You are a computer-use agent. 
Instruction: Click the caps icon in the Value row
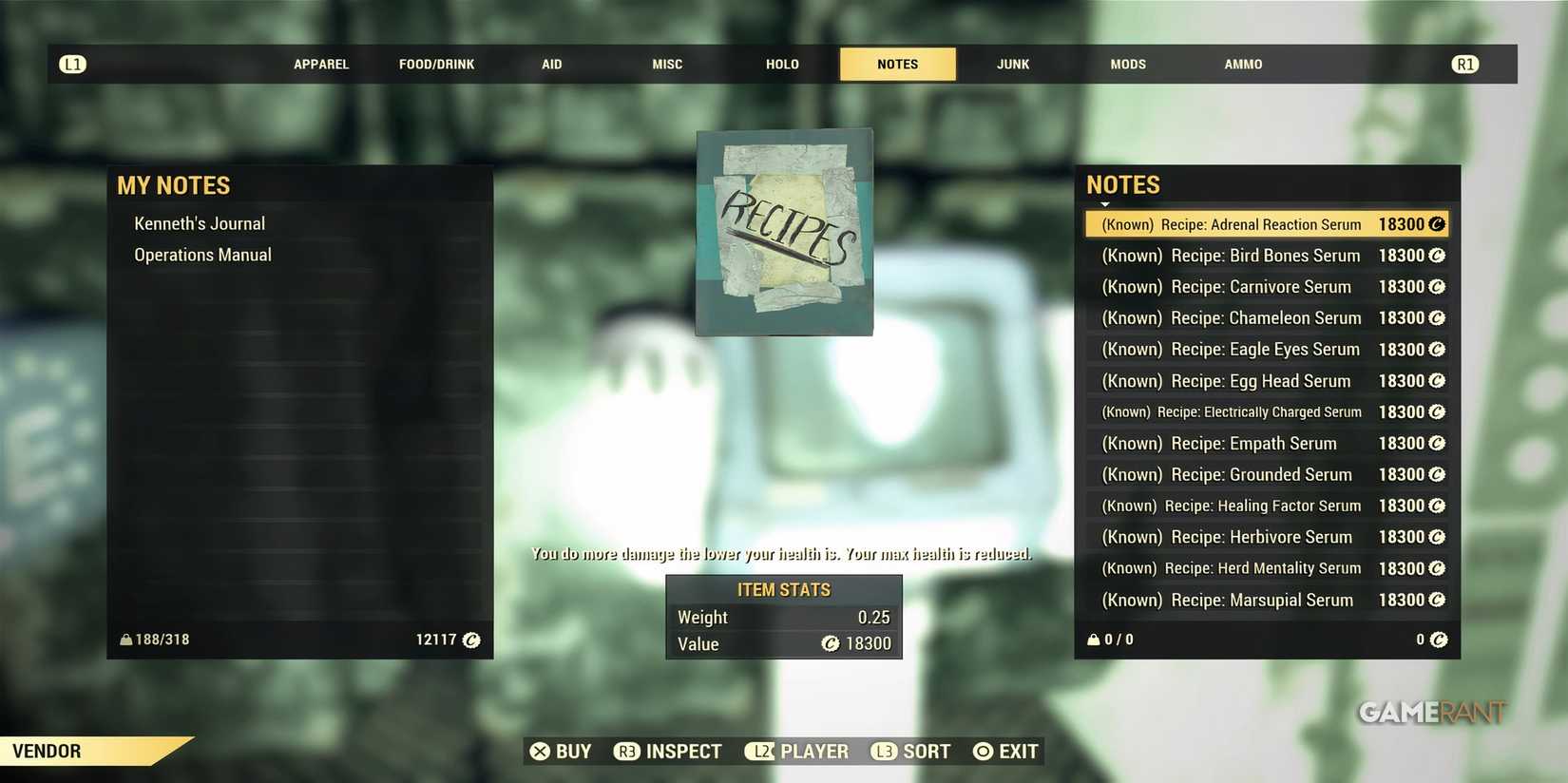(832, 644)
